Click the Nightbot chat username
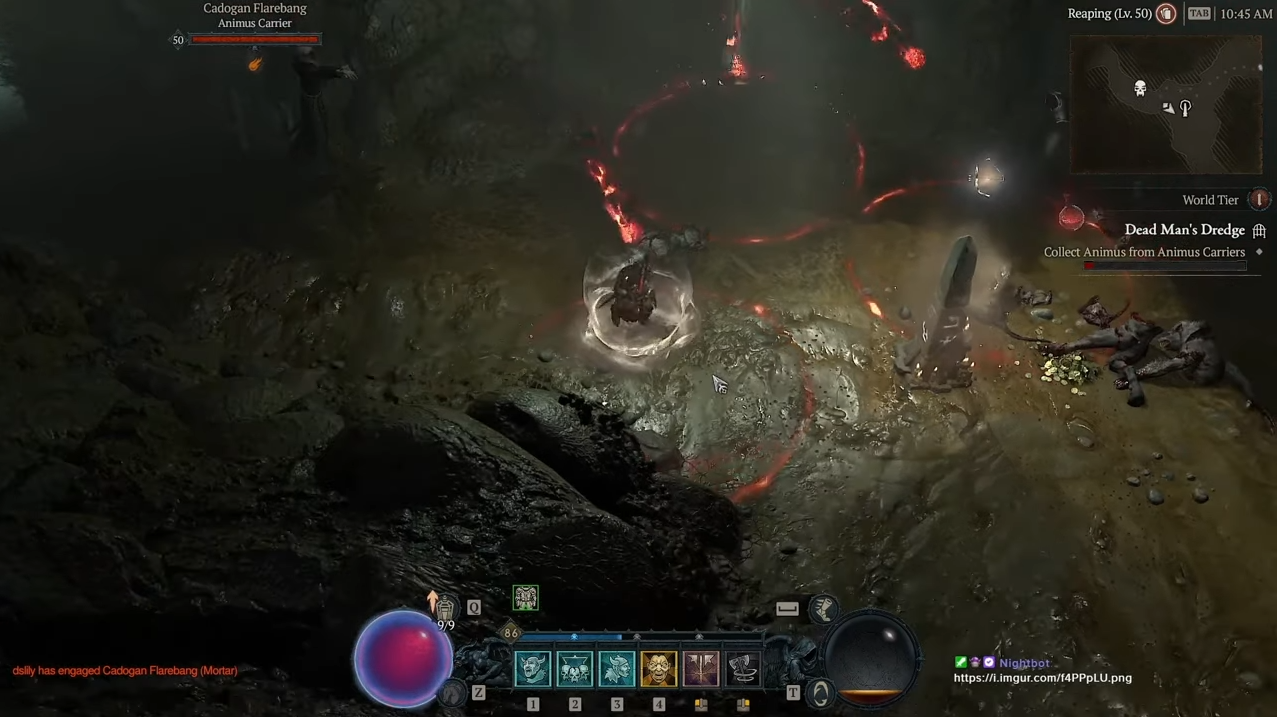 point(1024,663)
